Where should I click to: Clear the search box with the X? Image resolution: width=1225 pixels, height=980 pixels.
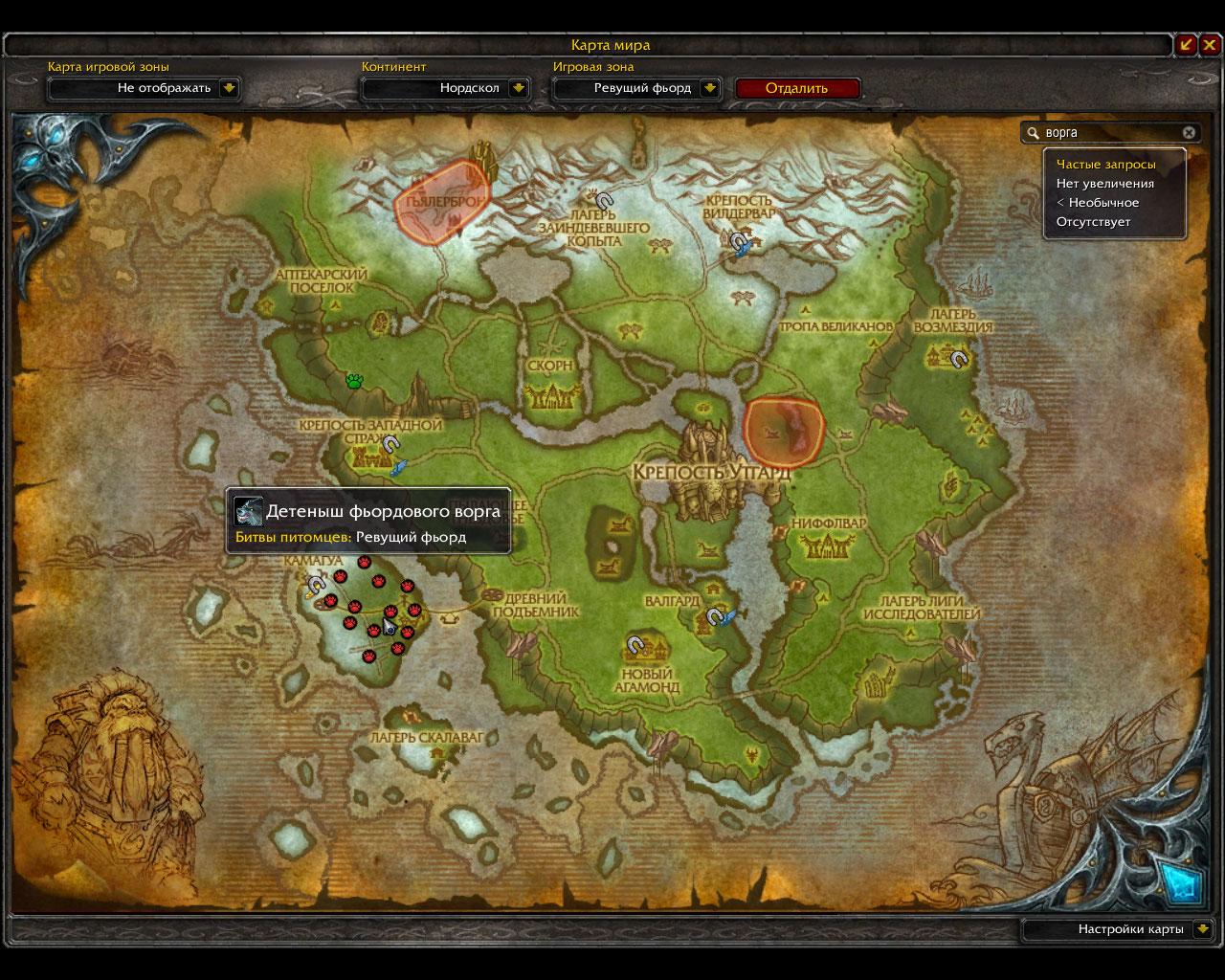(1189, 133)
